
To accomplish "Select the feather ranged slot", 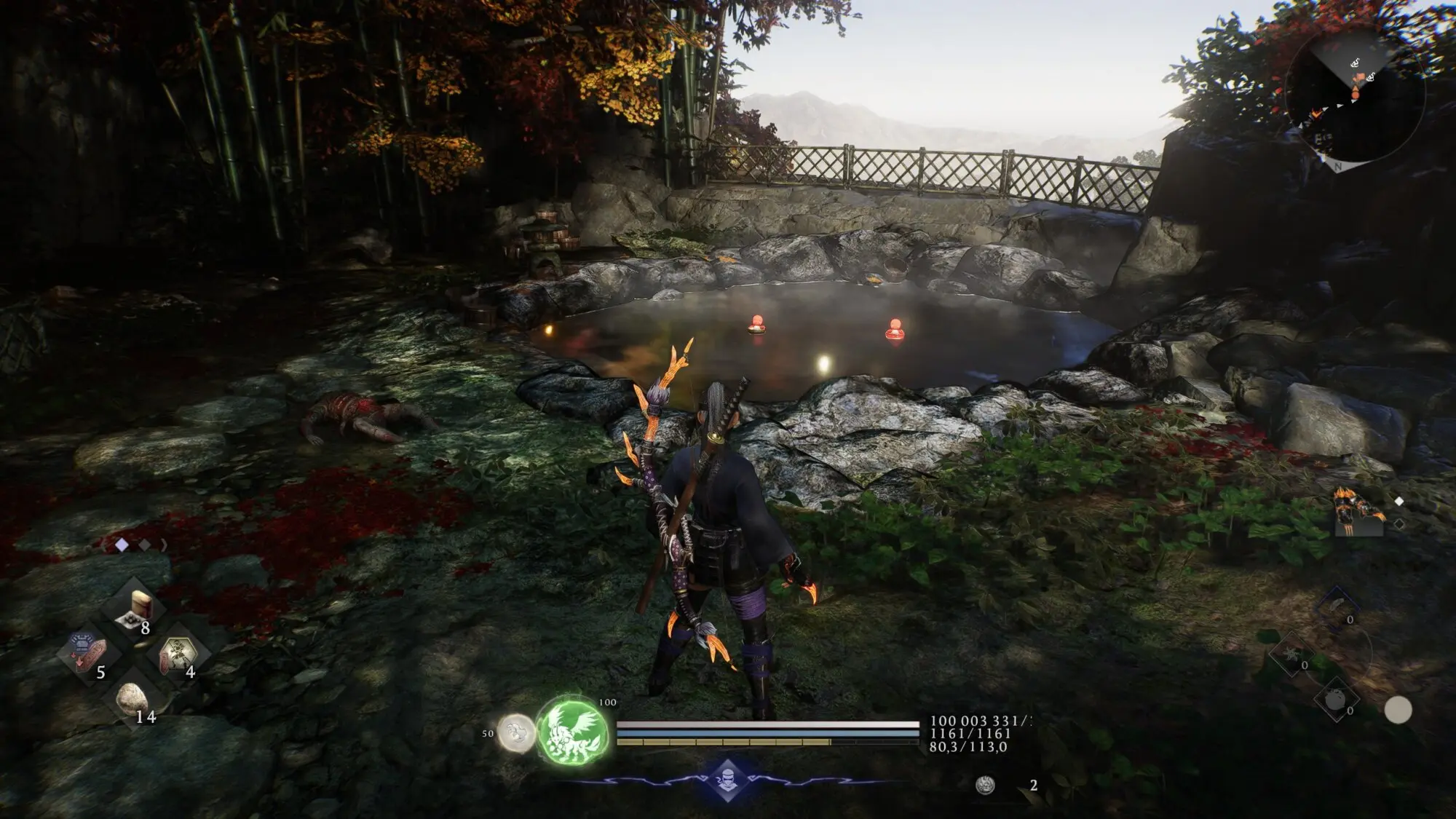I will pos(1337,606).
